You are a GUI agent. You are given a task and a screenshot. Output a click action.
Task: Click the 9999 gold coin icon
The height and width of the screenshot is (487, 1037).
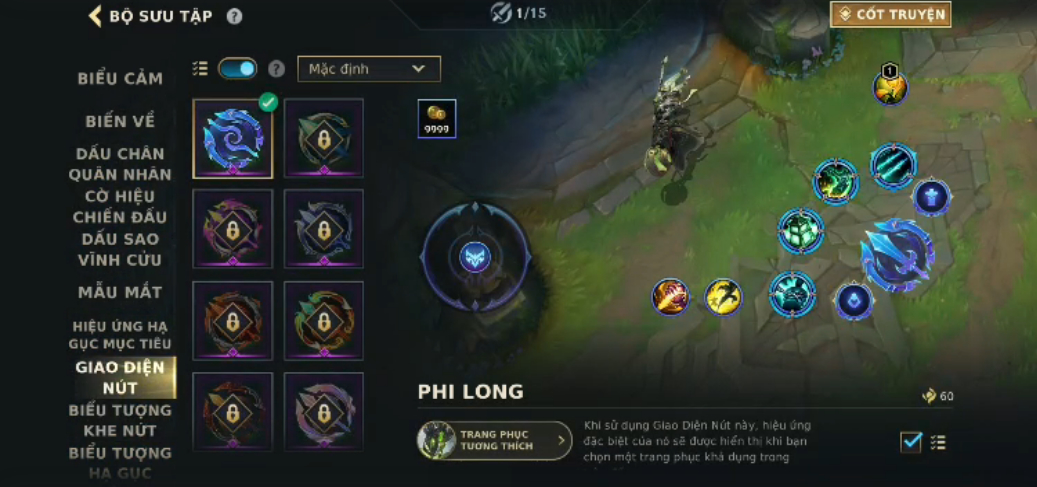coord(436,118)
